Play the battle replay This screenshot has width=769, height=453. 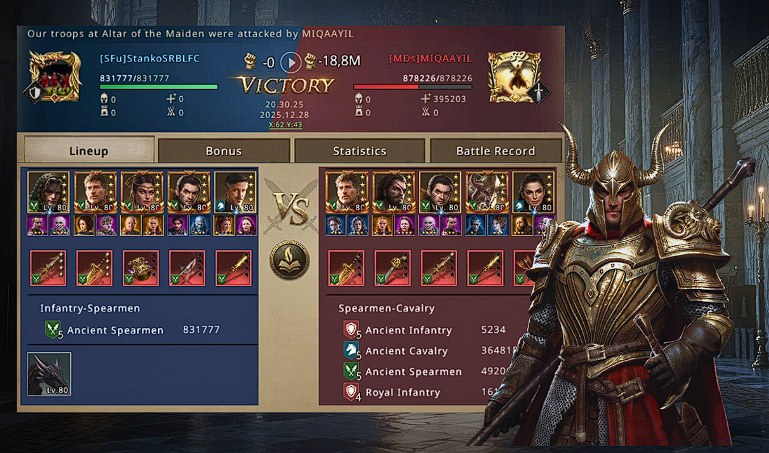tap(290, 62)
